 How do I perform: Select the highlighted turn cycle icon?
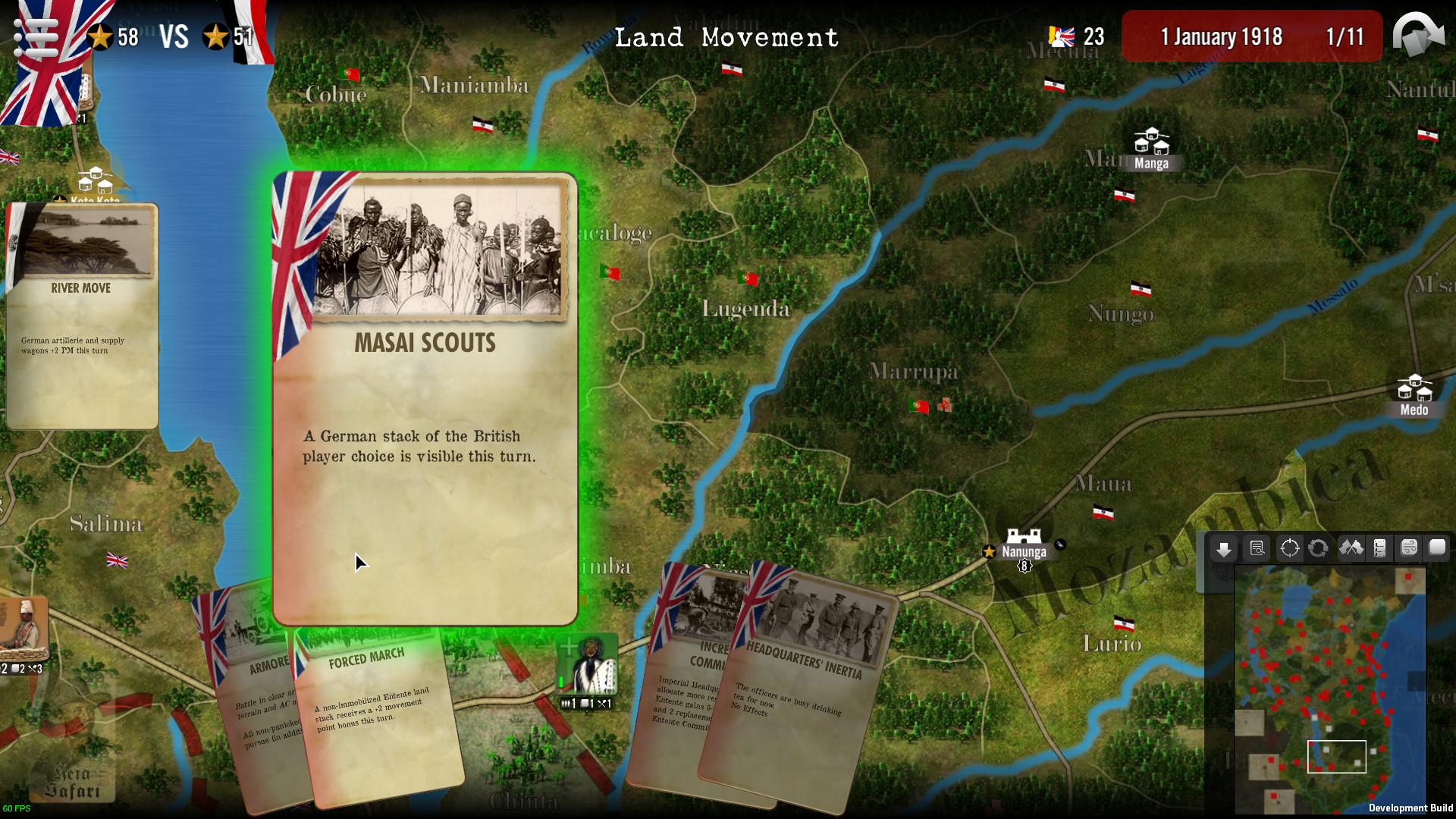(1319, 548)
